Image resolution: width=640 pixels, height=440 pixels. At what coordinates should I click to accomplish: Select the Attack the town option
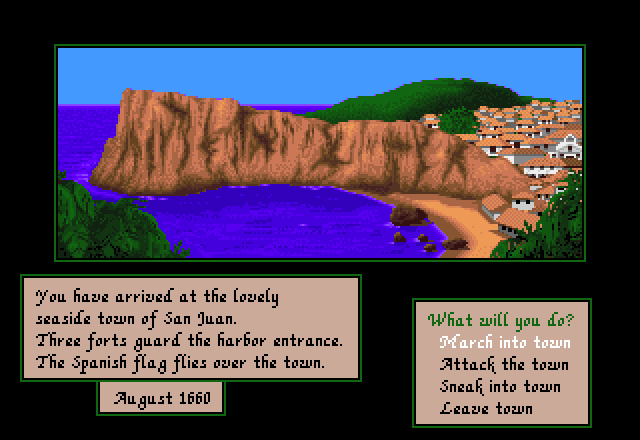click(504, 365)
